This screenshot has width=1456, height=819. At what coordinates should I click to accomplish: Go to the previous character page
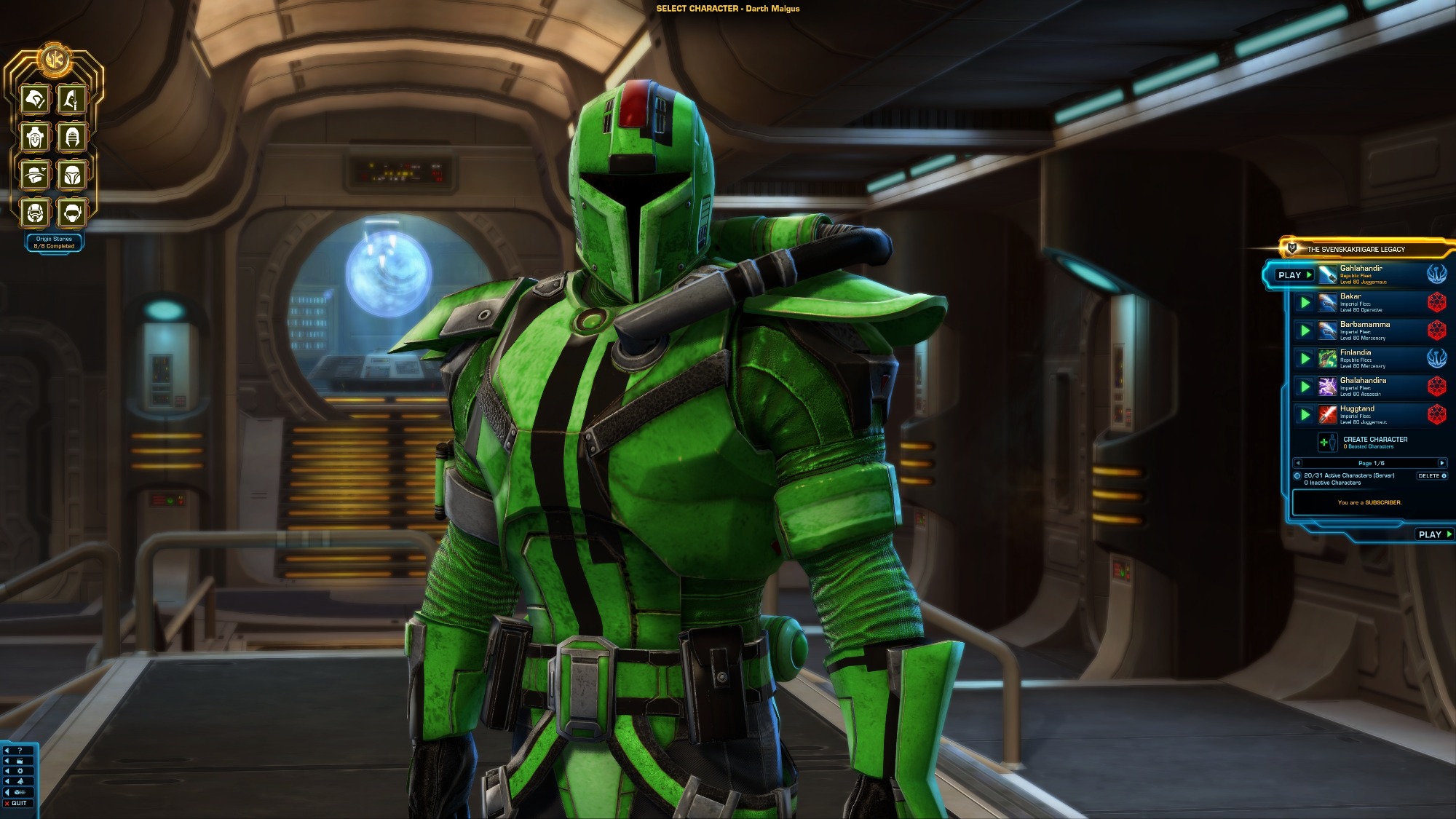tap(1297, 463)
